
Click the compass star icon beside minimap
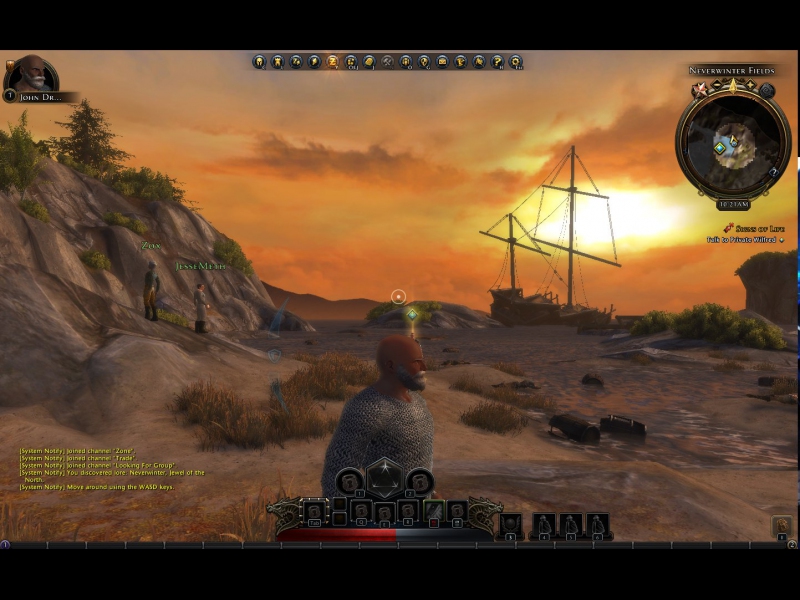[700, 90]
